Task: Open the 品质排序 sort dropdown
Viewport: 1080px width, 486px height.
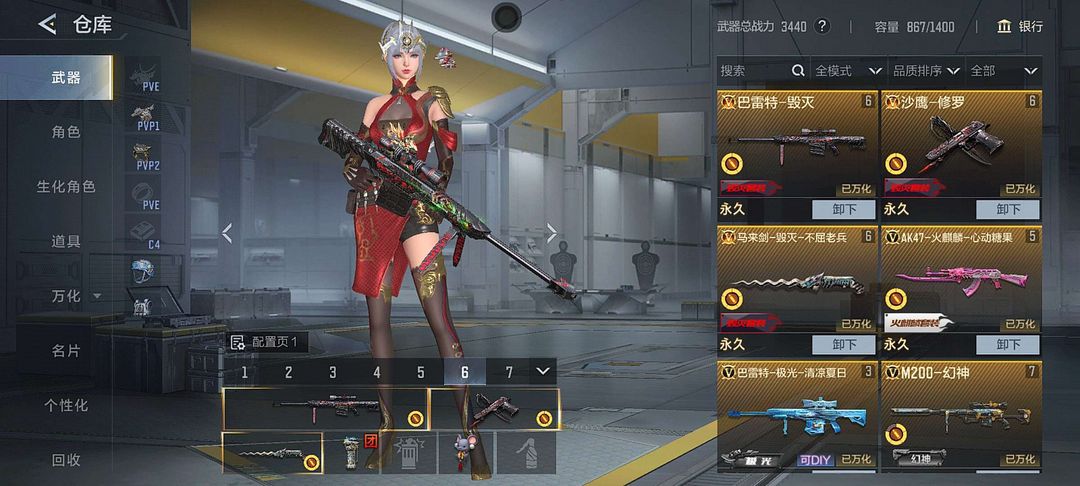Action: (x=926, y=71)
